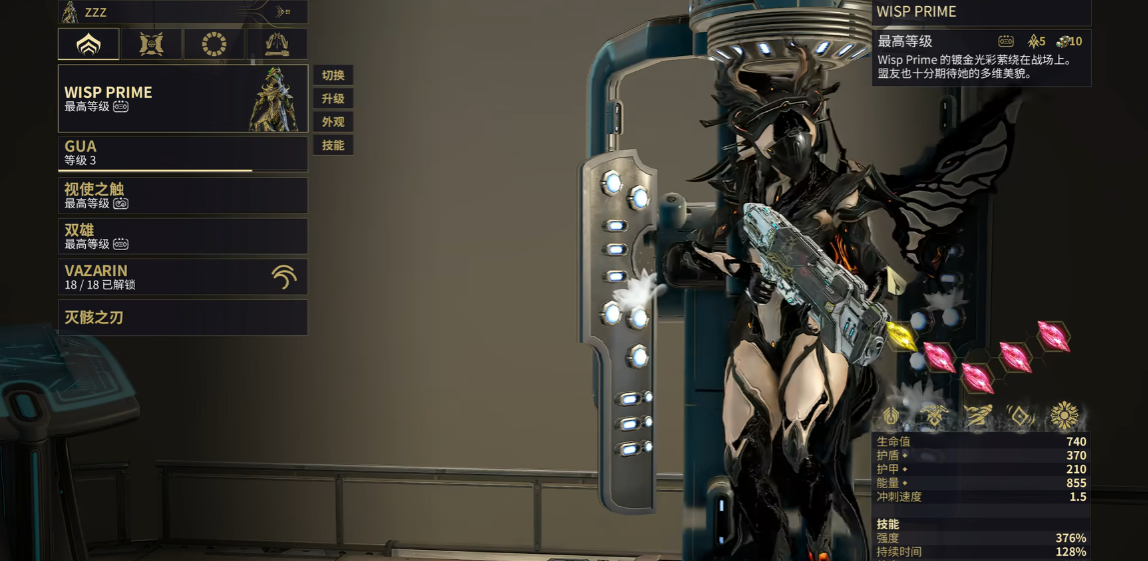This screenshot has width=1148, height=561.
Task: Switch to the warframe lotus-emblem tab
Action: tap(88, 44)
